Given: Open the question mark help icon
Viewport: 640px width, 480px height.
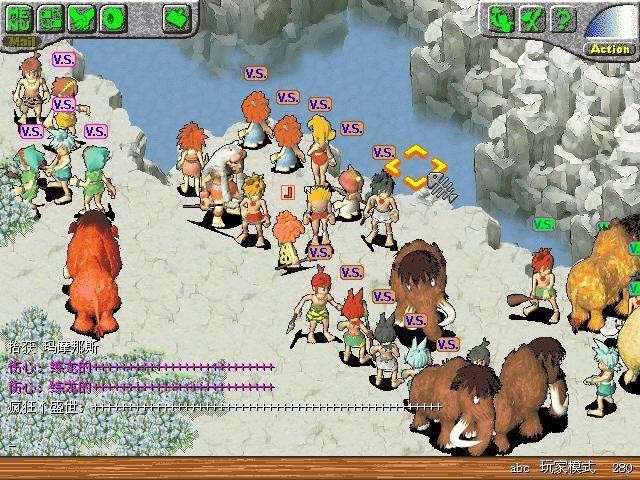Looking at the screenshot, I should 564,18.
